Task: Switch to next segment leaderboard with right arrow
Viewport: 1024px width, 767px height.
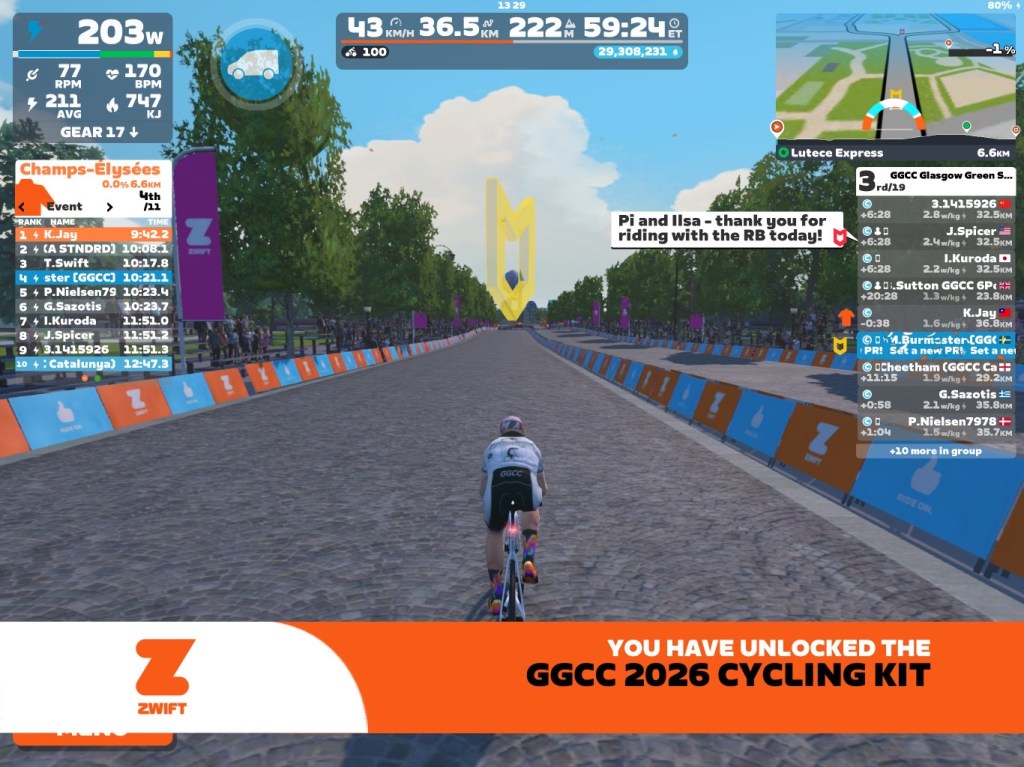Action: pyautogui.click(x=110, y=207)
